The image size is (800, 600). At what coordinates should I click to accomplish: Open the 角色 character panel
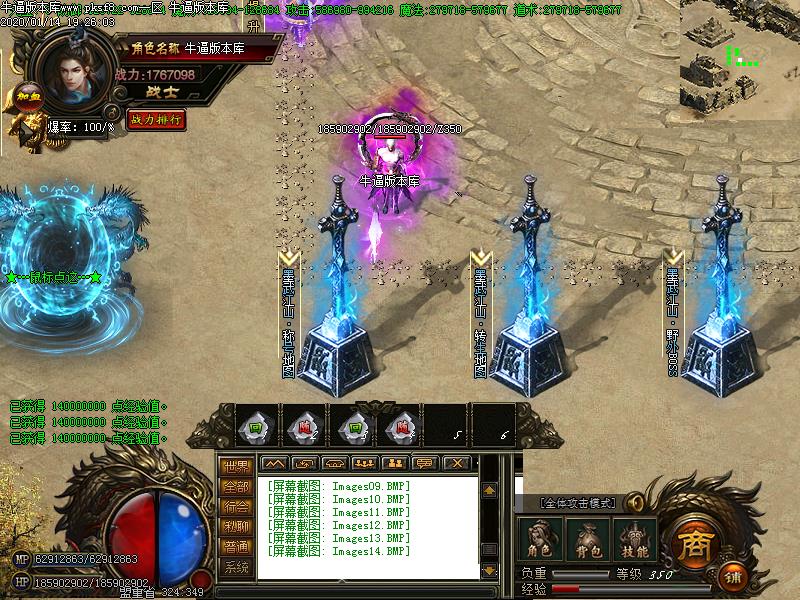coord(541,540)
